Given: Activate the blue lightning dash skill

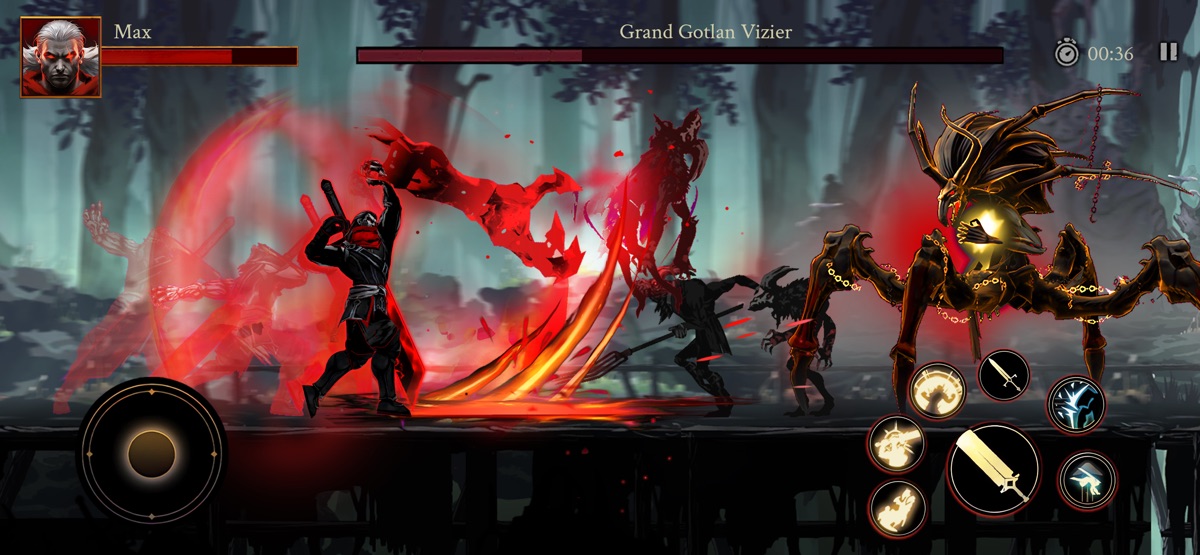Looking at the screenshot, I should coord(1076,404).
